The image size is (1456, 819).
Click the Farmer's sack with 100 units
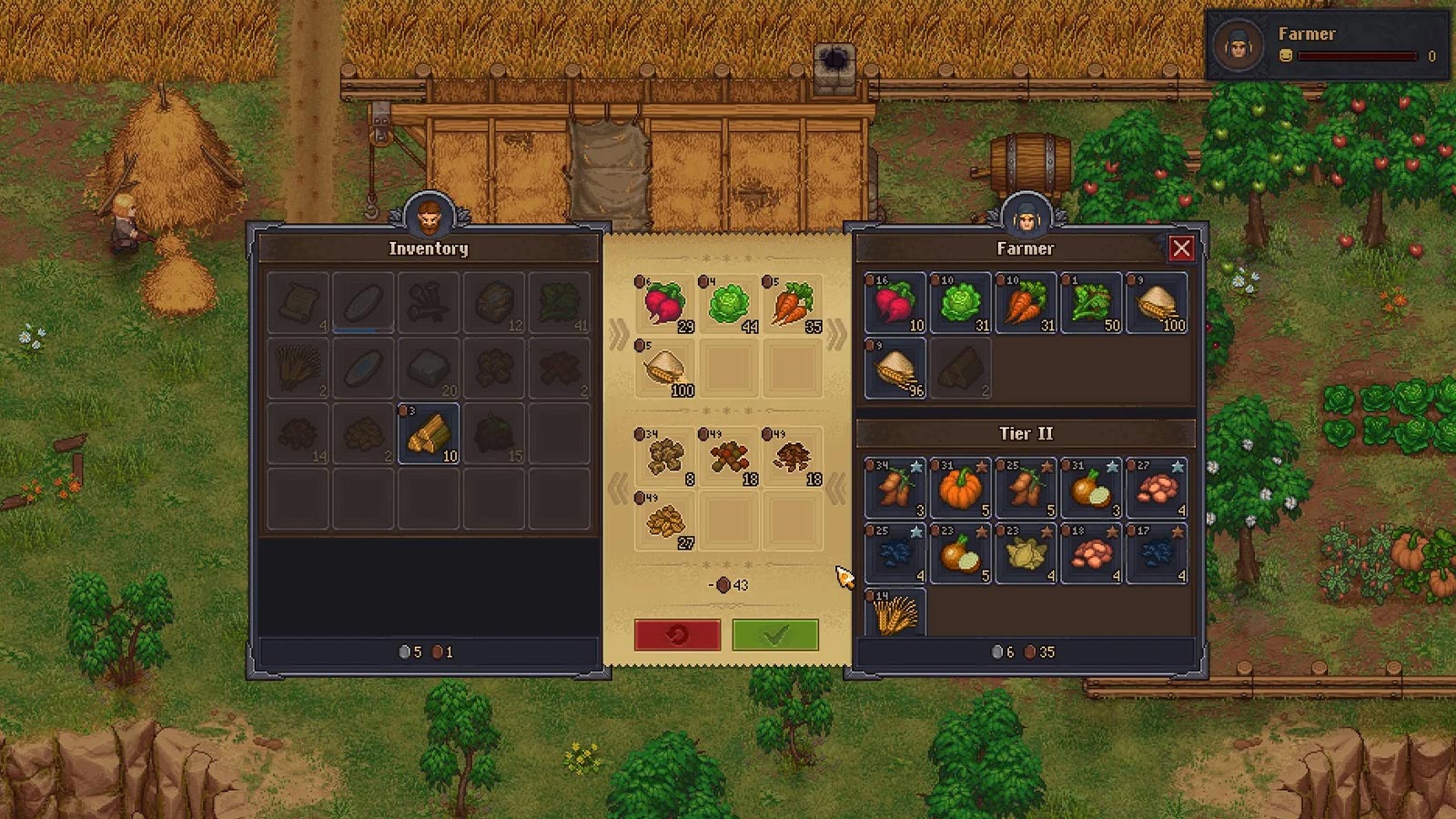(x=1157, y=303)
